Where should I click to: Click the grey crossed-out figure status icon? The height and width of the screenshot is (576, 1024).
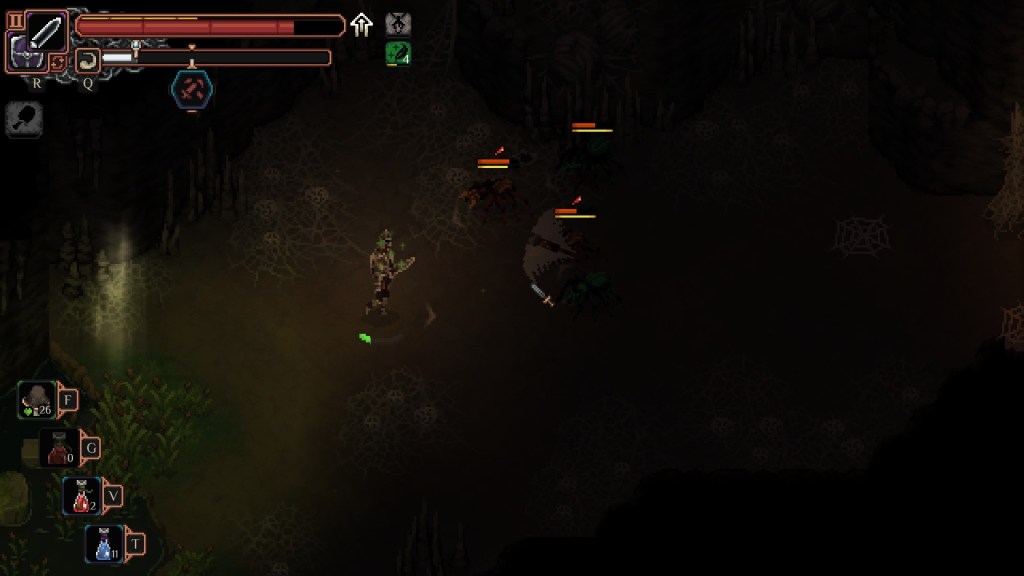[x=398, y=24]
